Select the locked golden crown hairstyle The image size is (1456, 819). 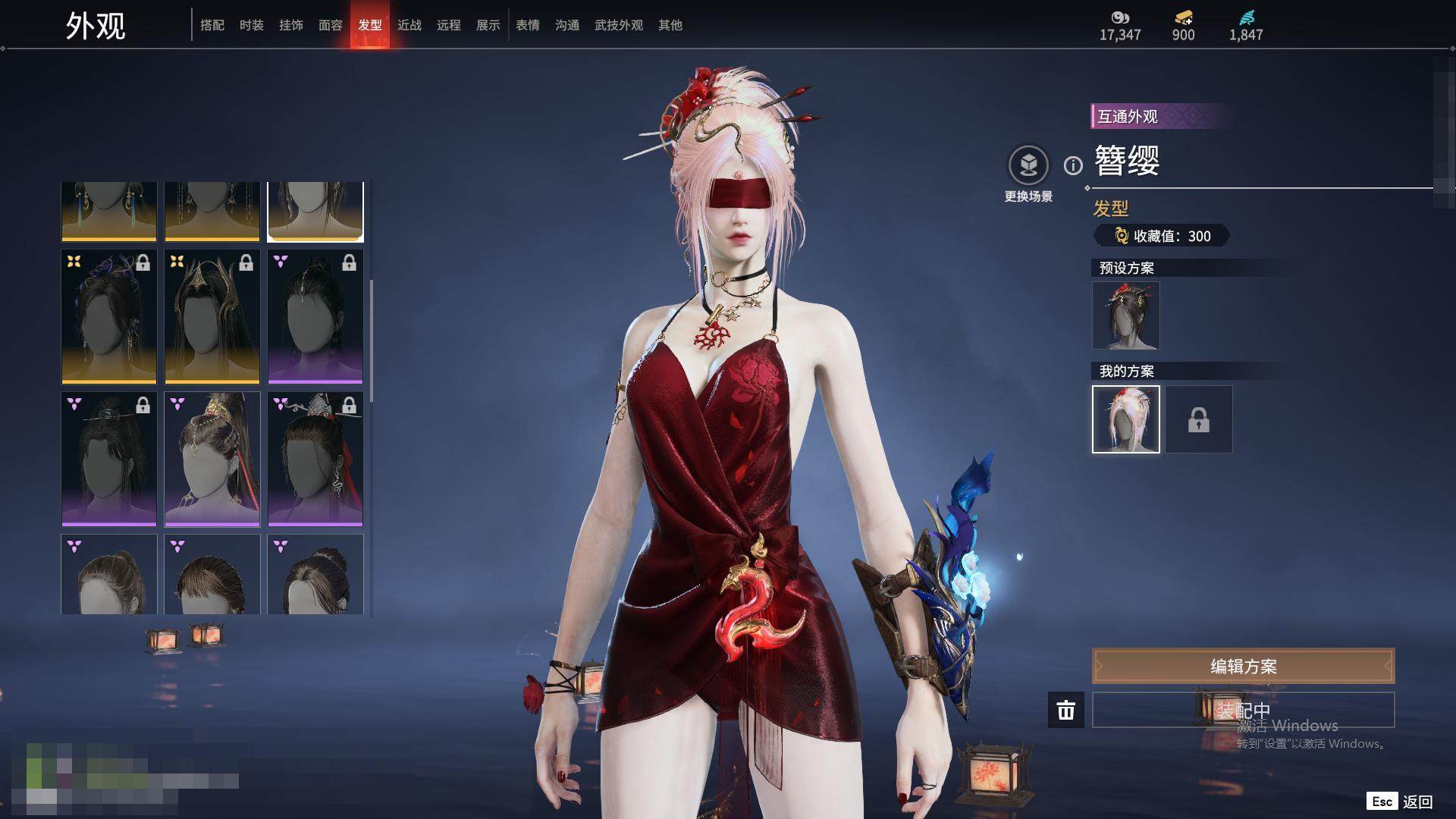tap(212, 317)
